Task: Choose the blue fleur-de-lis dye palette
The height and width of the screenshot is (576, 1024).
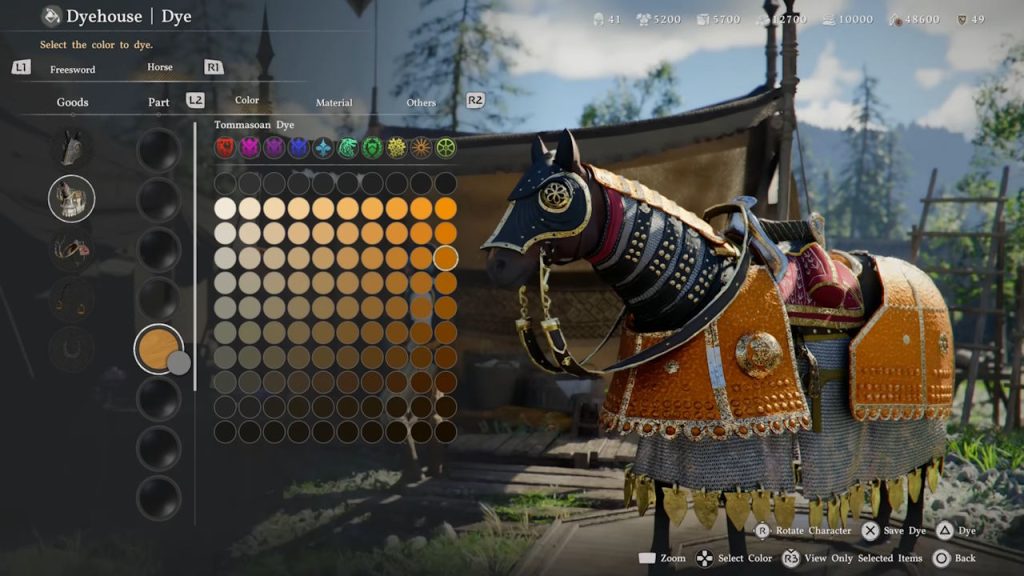Action: pos(323,148)
